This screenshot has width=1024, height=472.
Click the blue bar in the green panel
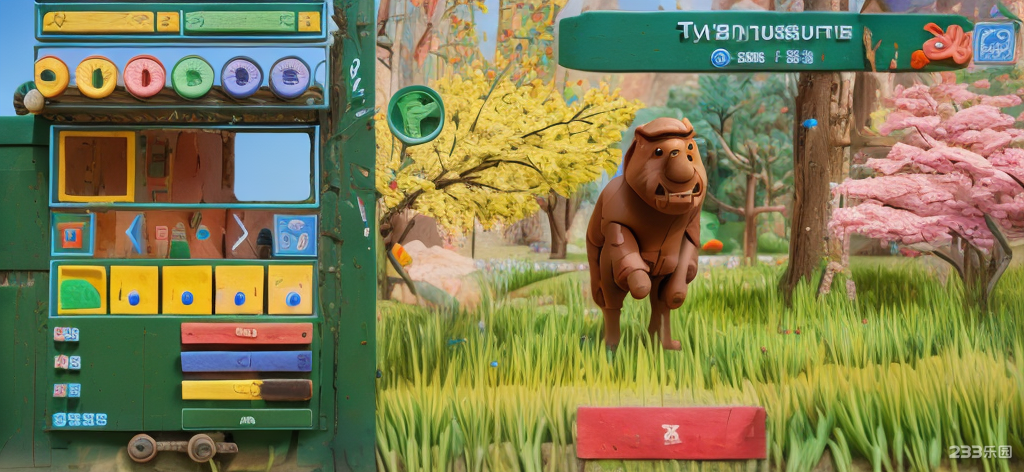pyautogui.click(x=246, y=361)
